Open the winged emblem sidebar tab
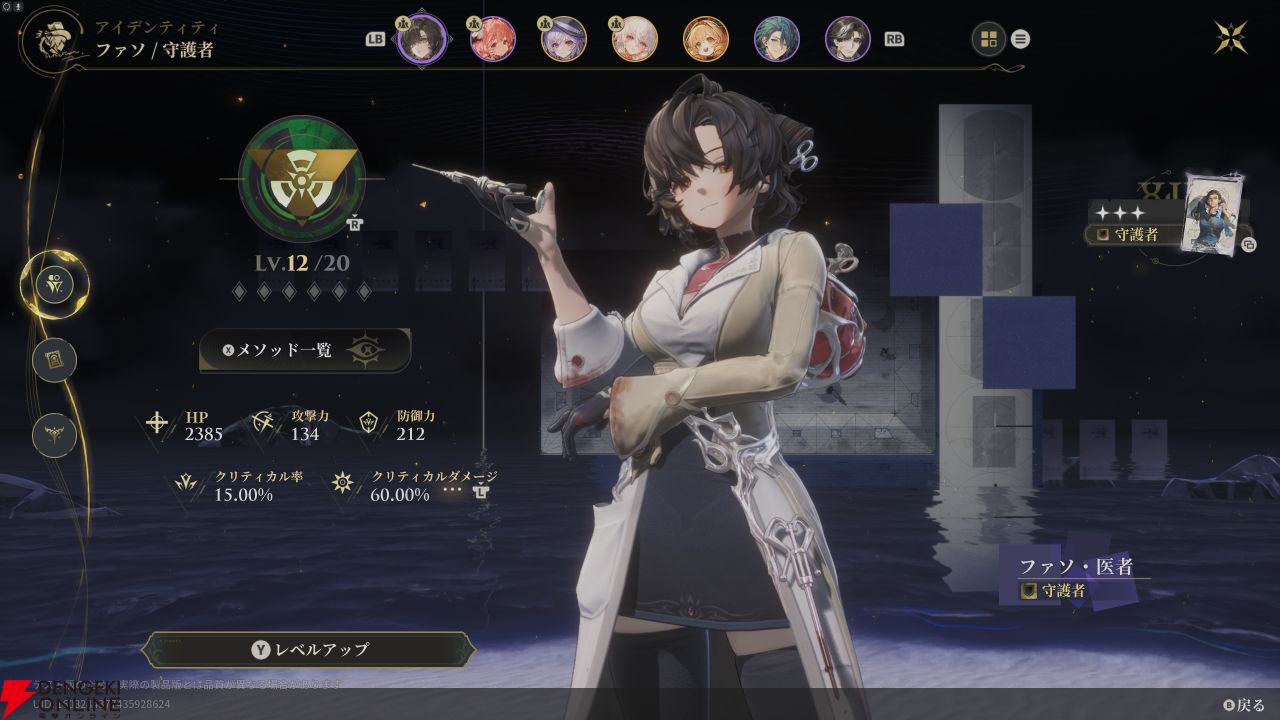The width and height of the screenshot is (1280, 720). point(54,435)
